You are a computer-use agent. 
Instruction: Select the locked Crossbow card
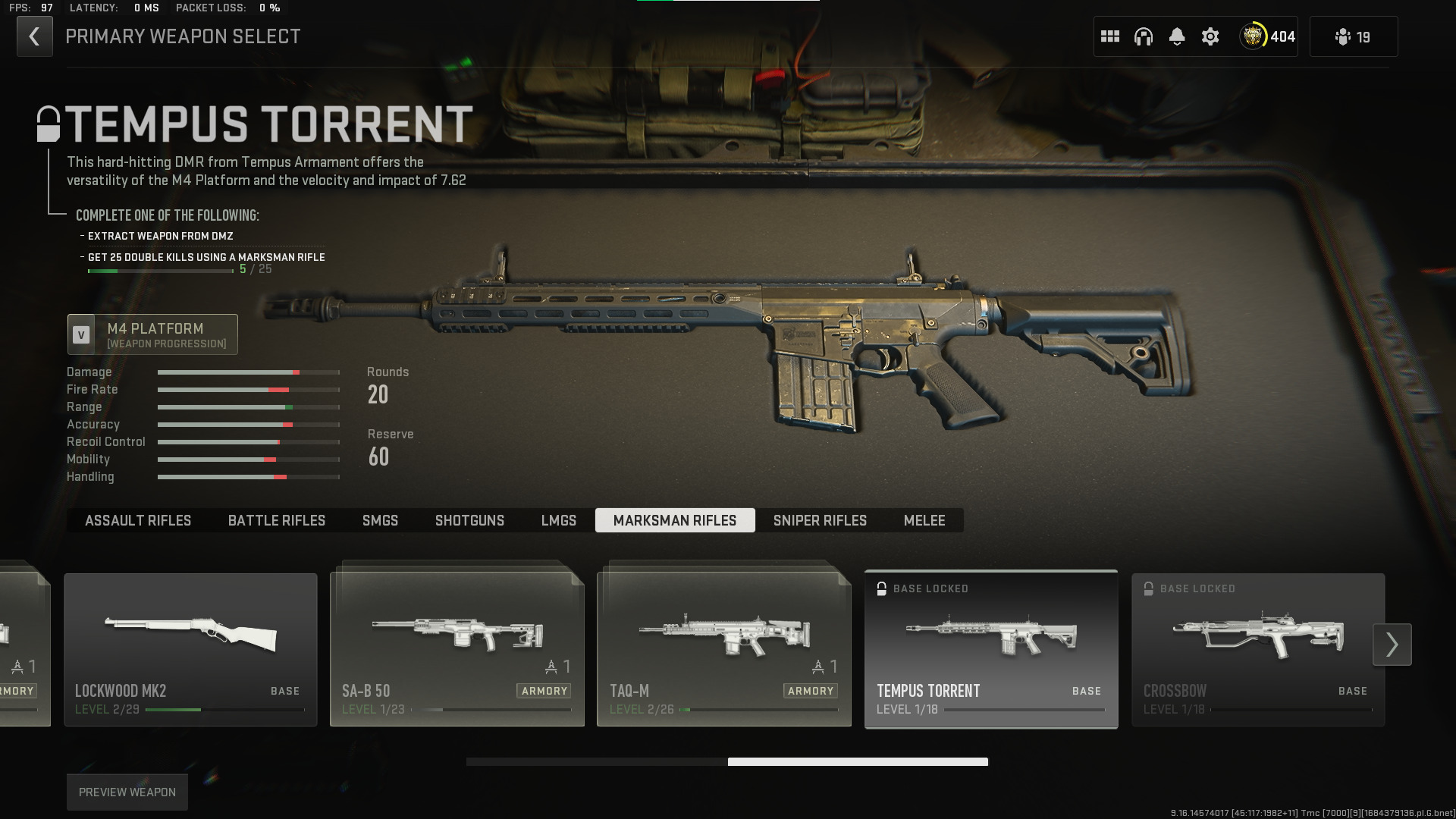pos(1258,649)
